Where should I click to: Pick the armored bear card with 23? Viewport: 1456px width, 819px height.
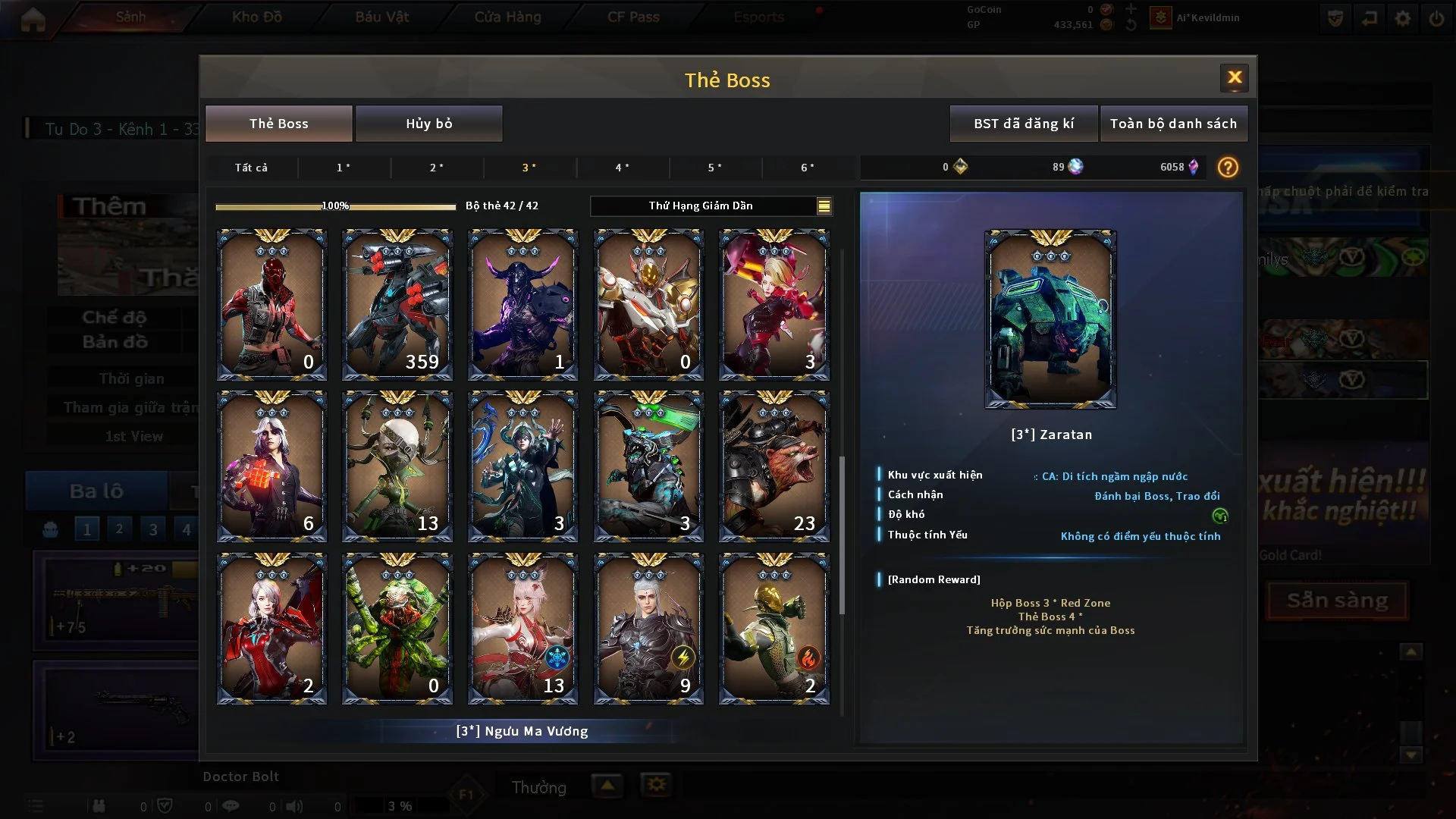[773, 466]
